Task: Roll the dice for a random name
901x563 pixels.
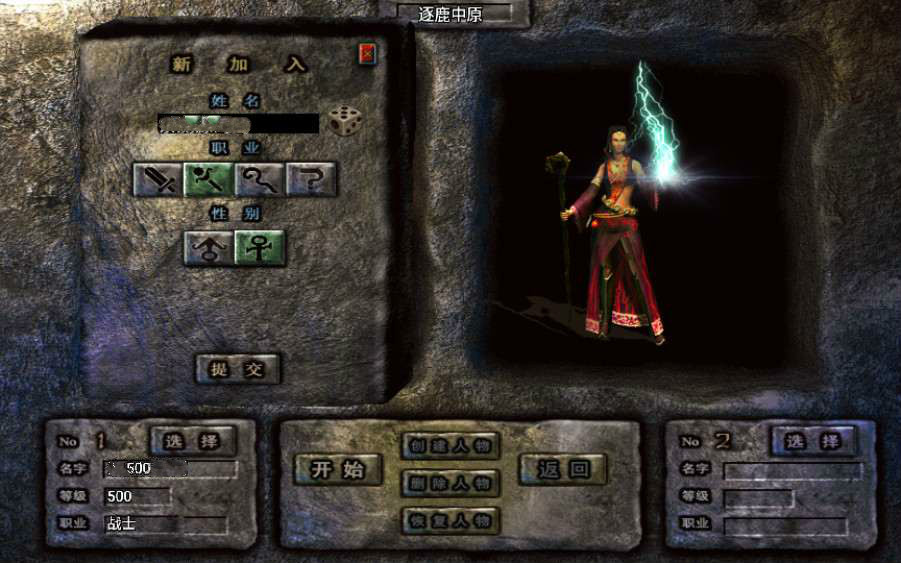Action: pos(345,122)
